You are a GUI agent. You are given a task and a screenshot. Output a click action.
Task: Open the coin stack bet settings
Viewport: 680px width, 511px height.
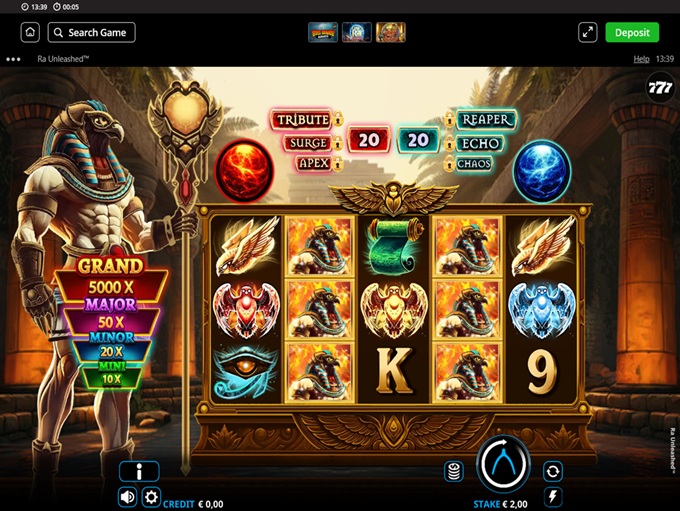454,471
